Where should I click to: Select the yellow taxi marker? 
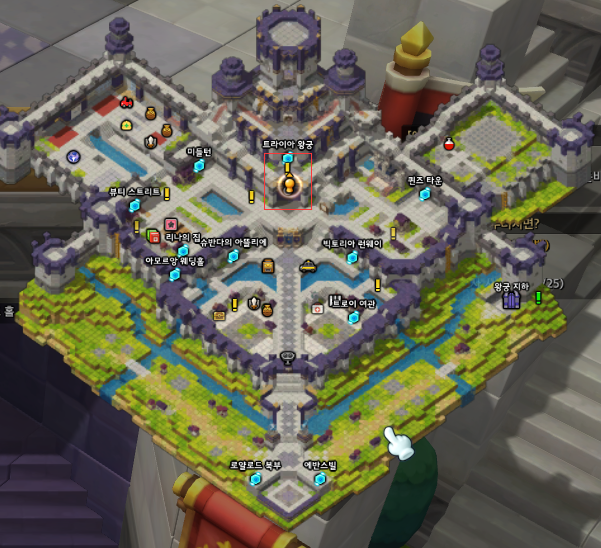click(x=308, y=266)
